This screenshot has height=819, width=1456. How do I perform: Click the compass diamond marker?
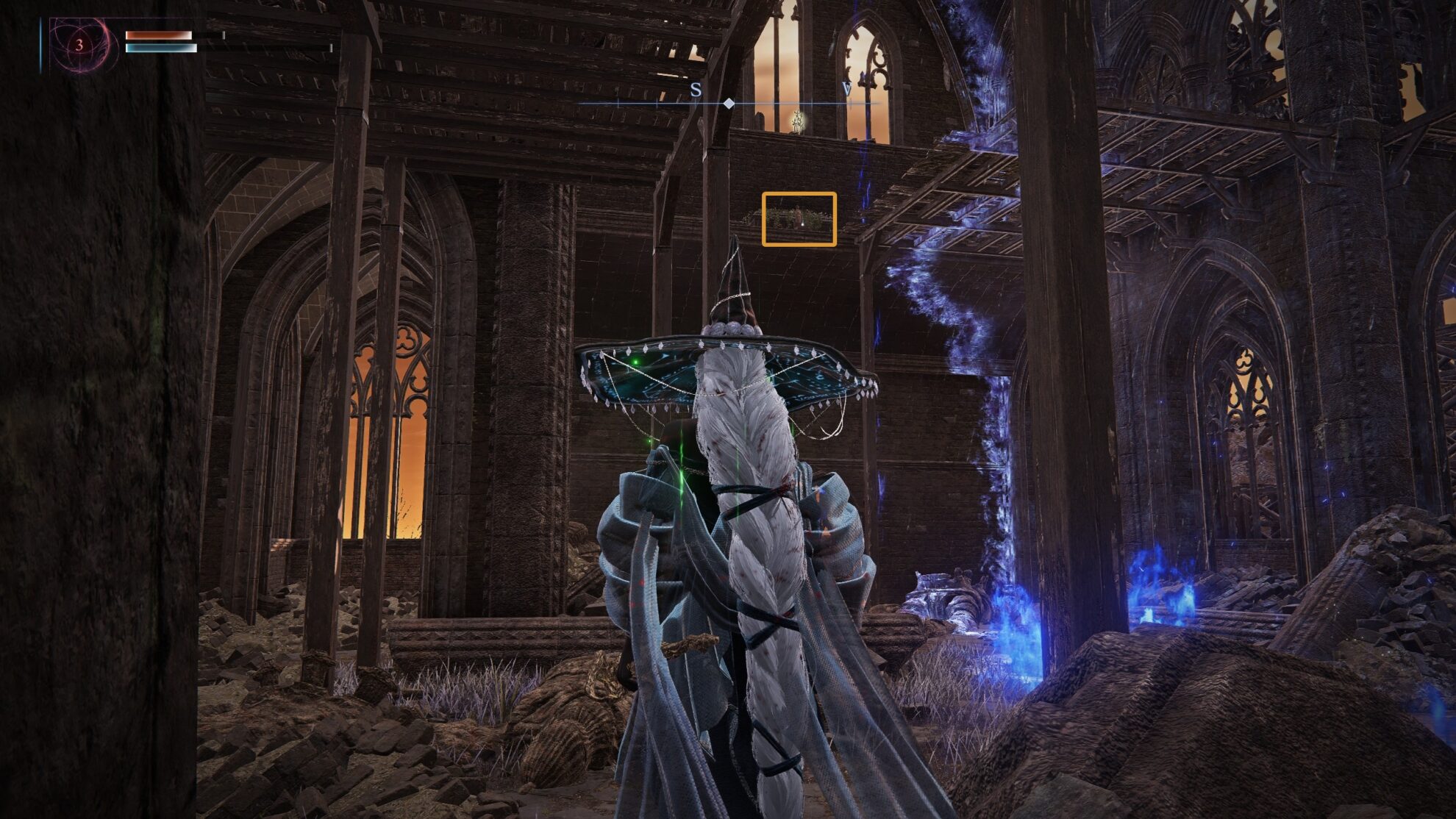[x=730, y=104]
